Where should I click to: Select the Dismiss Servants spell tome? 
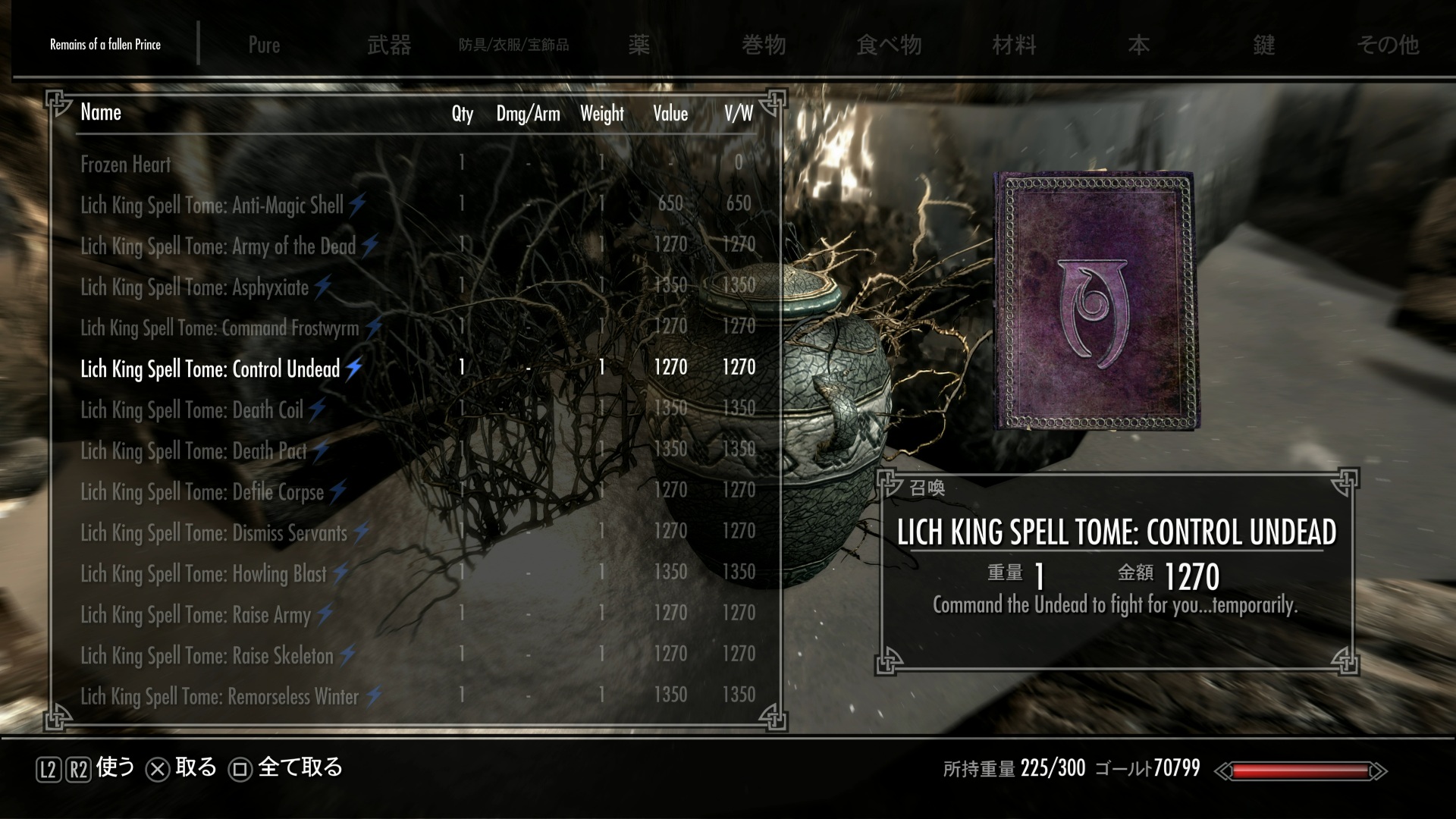coord(214,532)
